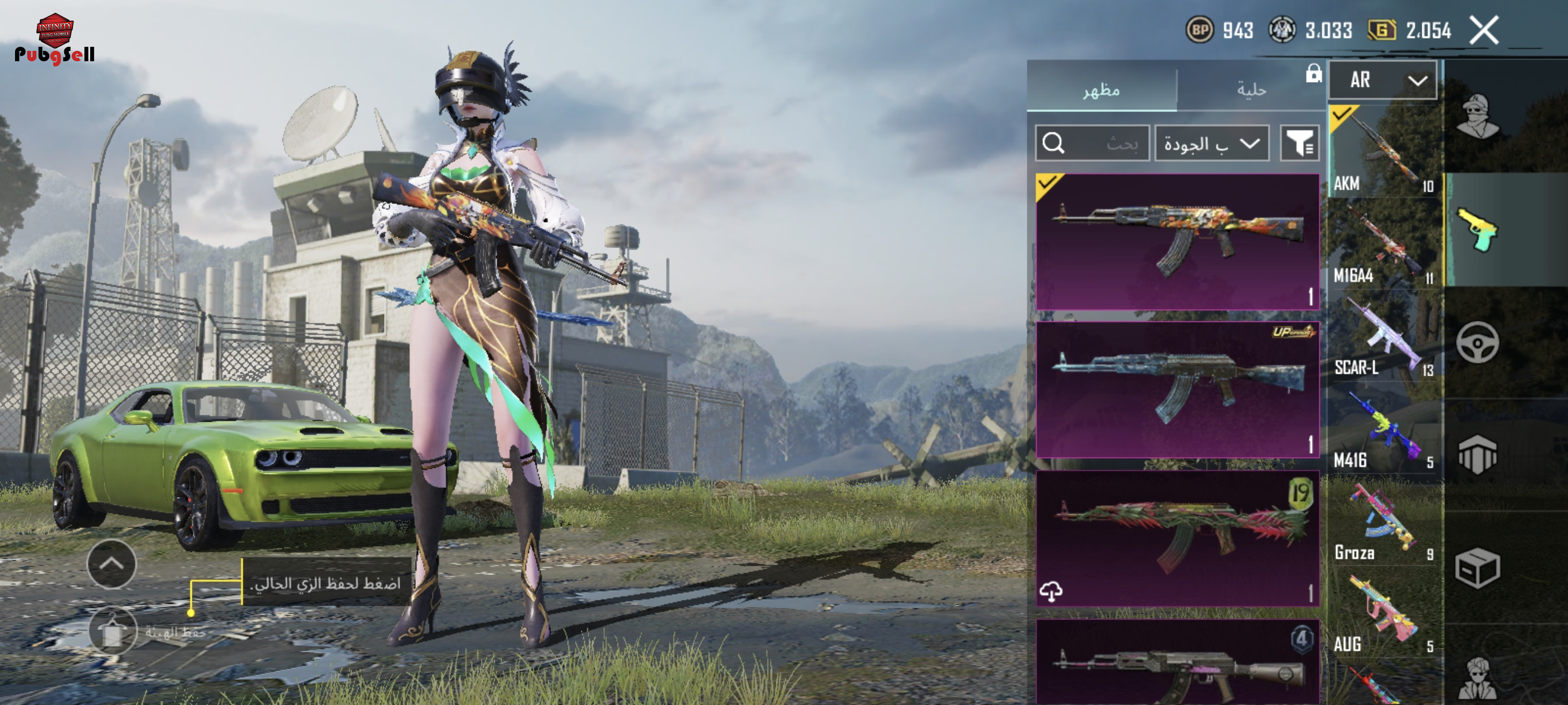Screen dimensions: 1568x705
Task: Open the ب الجودة sort dropdown
Action: click(1211, 143)
